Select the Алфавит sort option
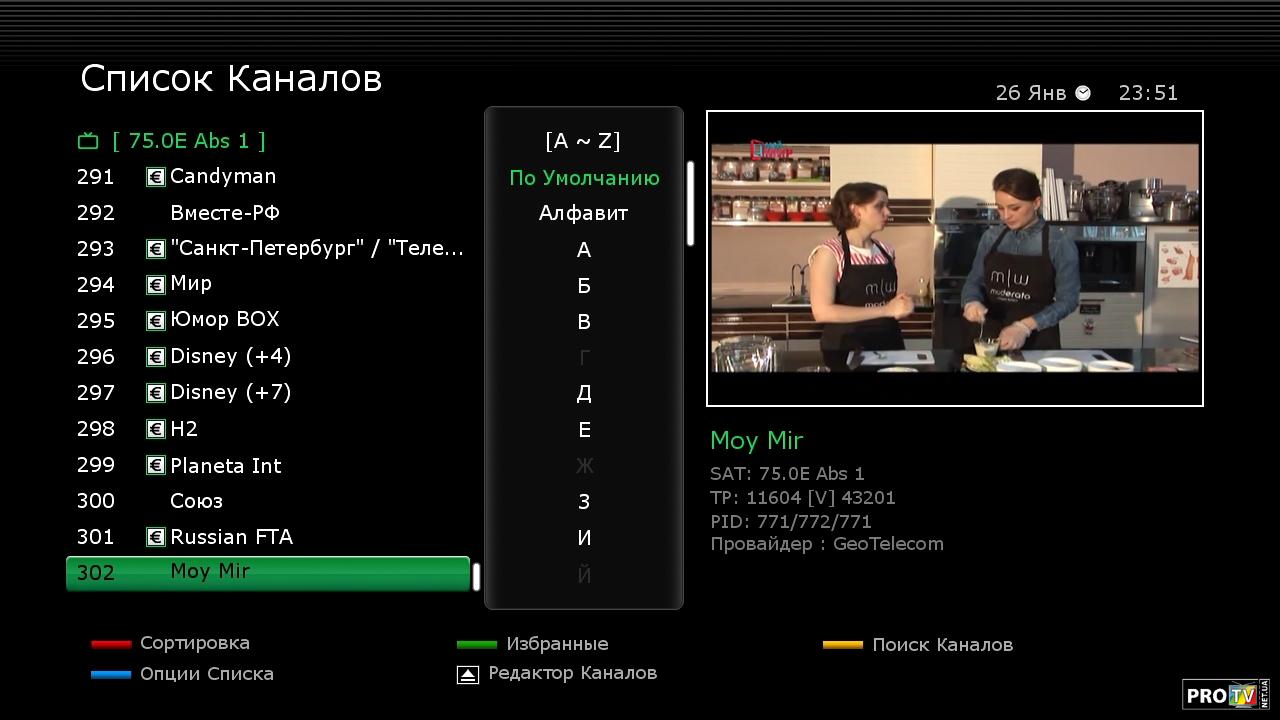This screenshot has height=720, width=1280. tap(584, 213)
